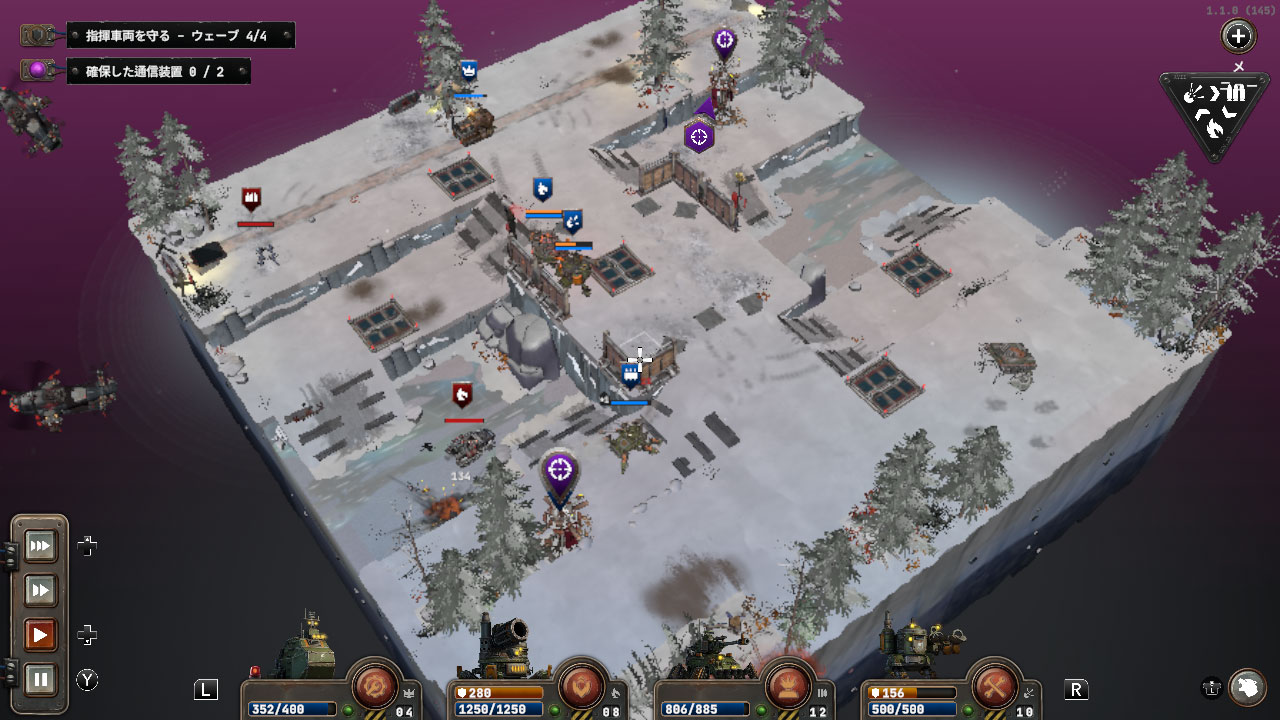This screenshot has height=720, width=1280.
Task: Activate the gear-wrench ability of the command vehicle
Action: tap(376, 686)
